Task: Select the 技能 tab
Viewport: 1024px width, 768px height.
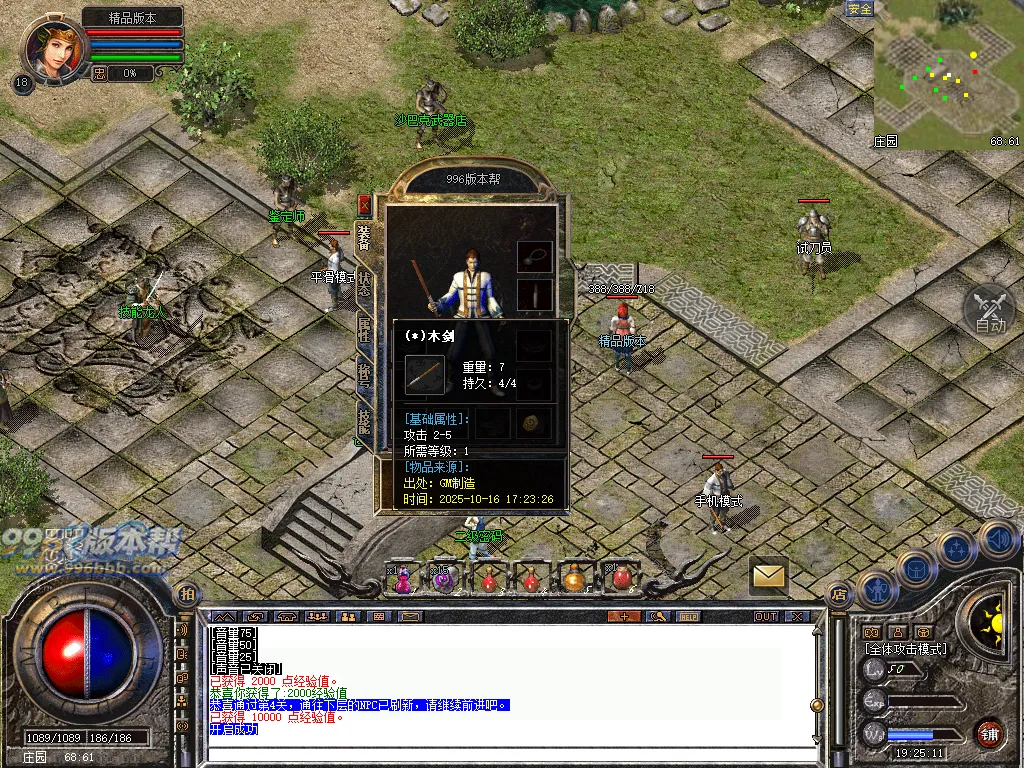Action: pos(365,421)
